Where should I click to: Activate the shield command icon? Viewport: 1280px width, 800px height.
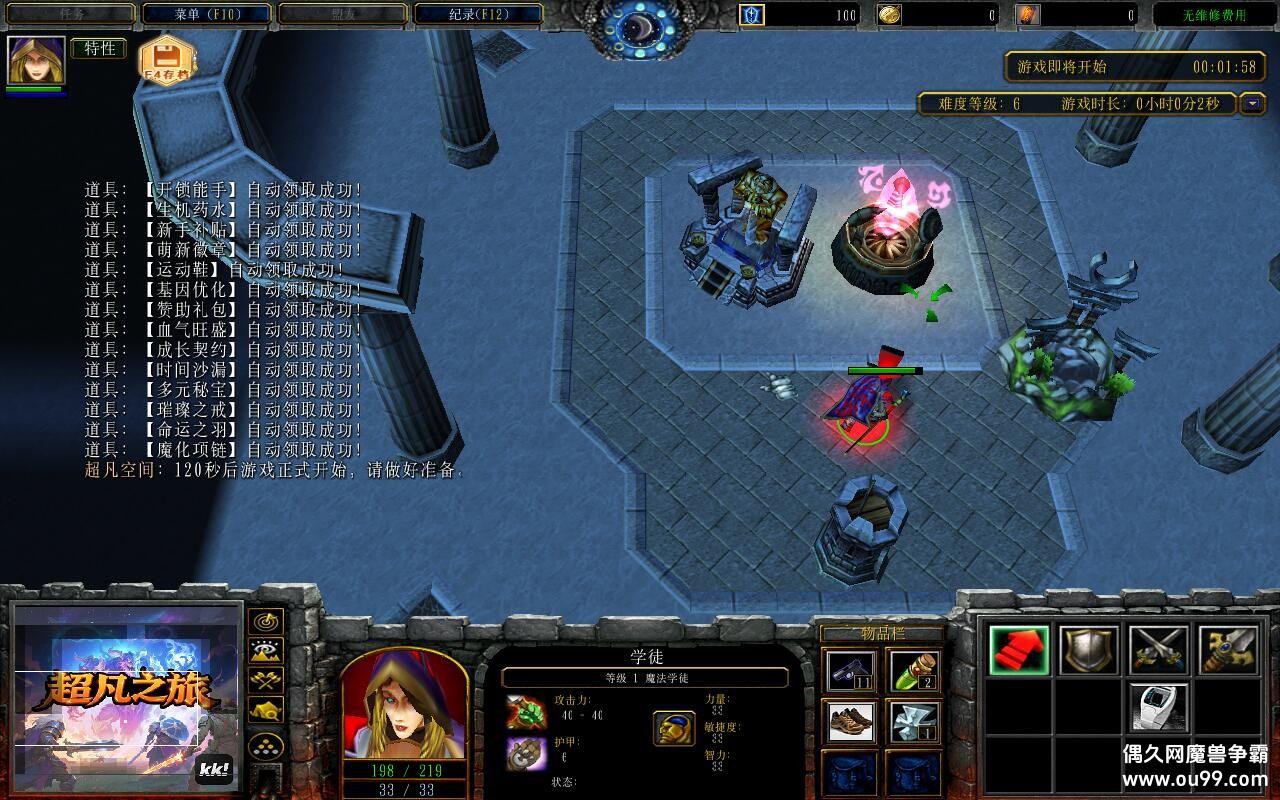(x=1089, y=650)
